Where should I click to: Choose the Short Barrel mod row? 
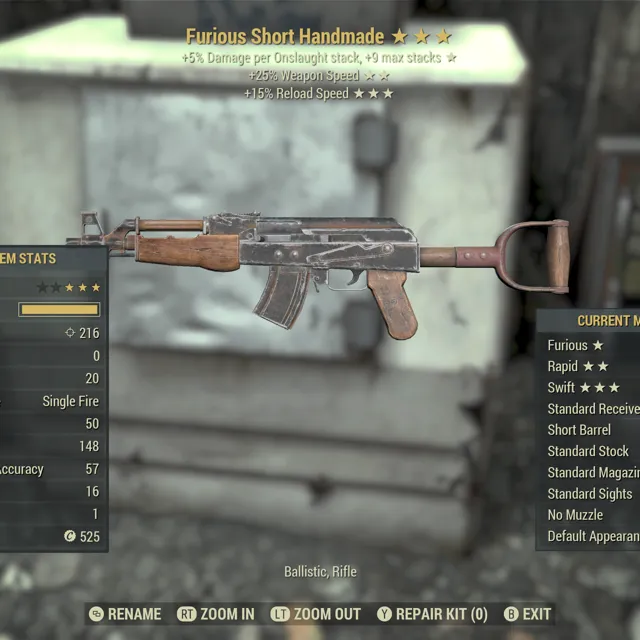pos(579,430)
